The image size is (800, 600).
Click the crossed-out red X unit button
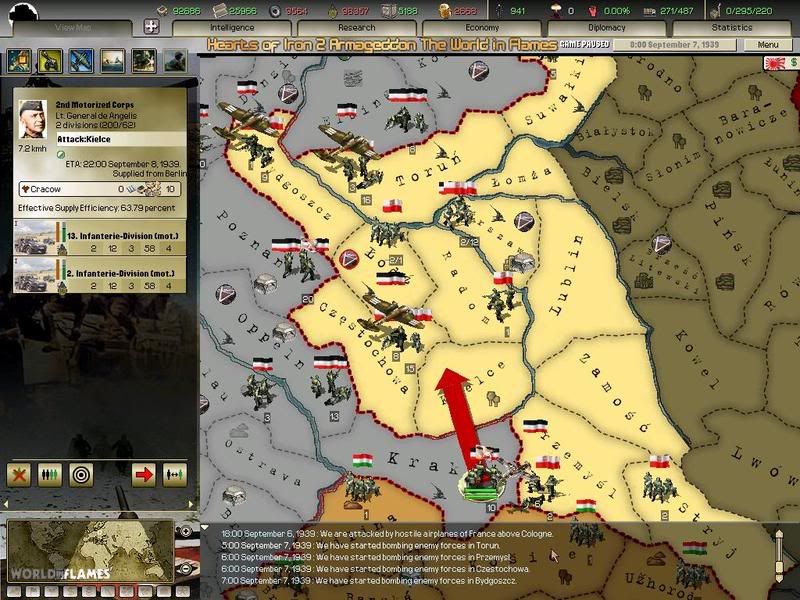click(x=19, y=474)
